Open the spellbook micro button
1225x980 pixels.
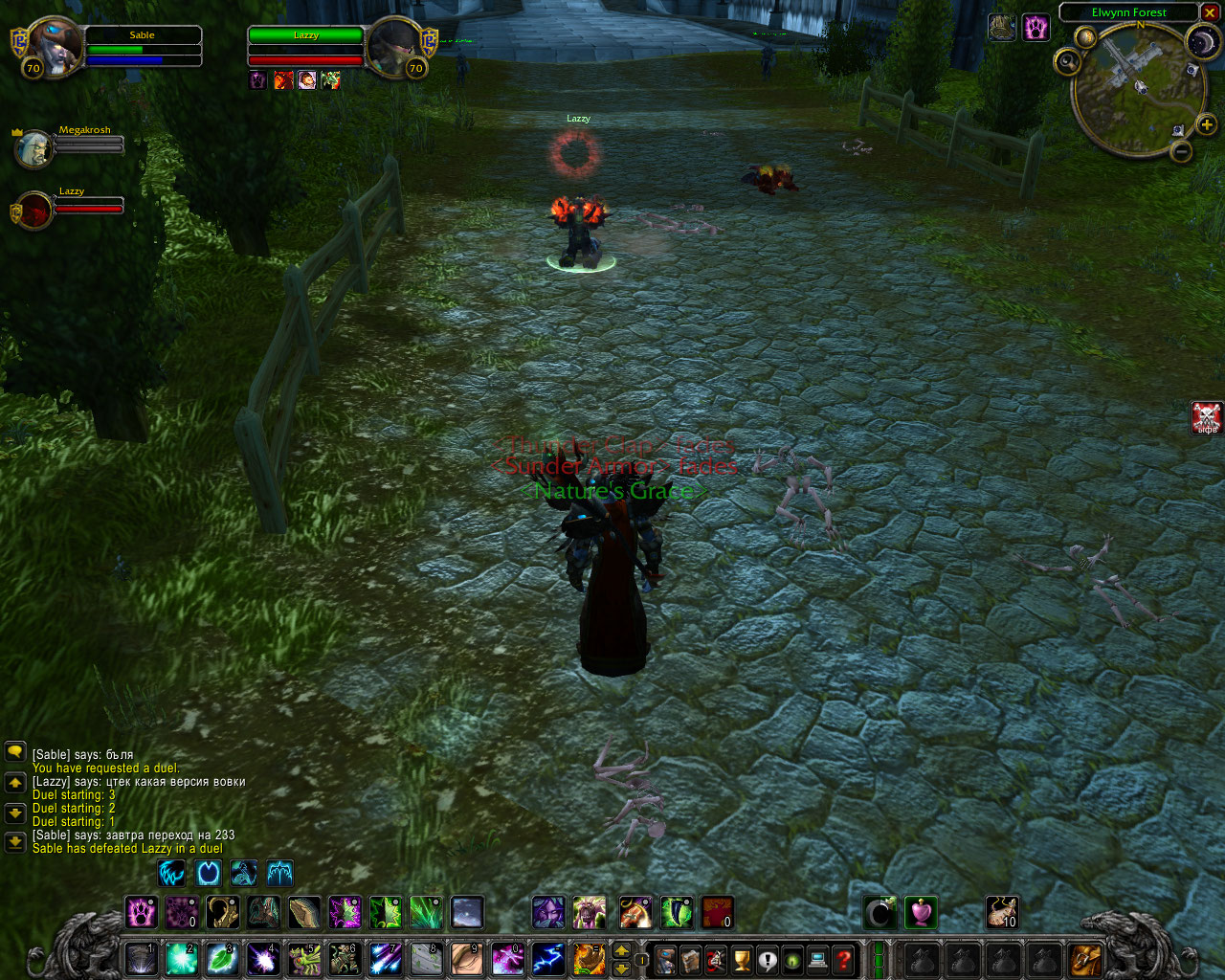(690, 959)
